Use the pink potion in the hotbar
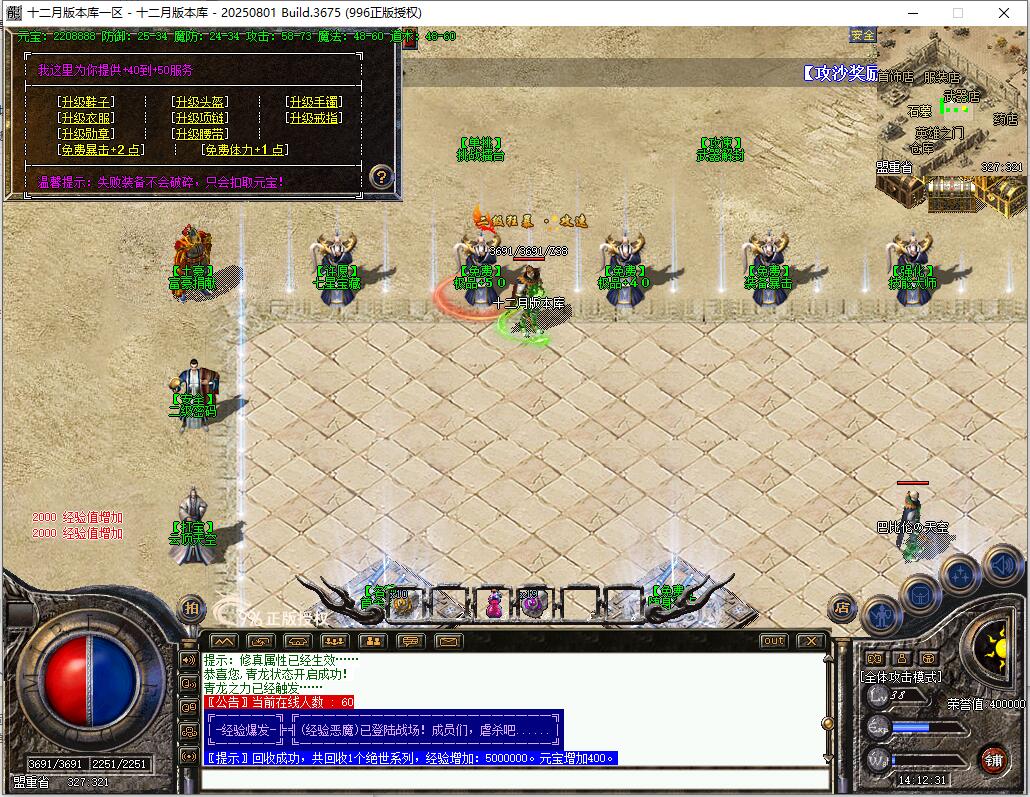The height and width of the screenshot is (797, 1030). click(x=494, y=604)
